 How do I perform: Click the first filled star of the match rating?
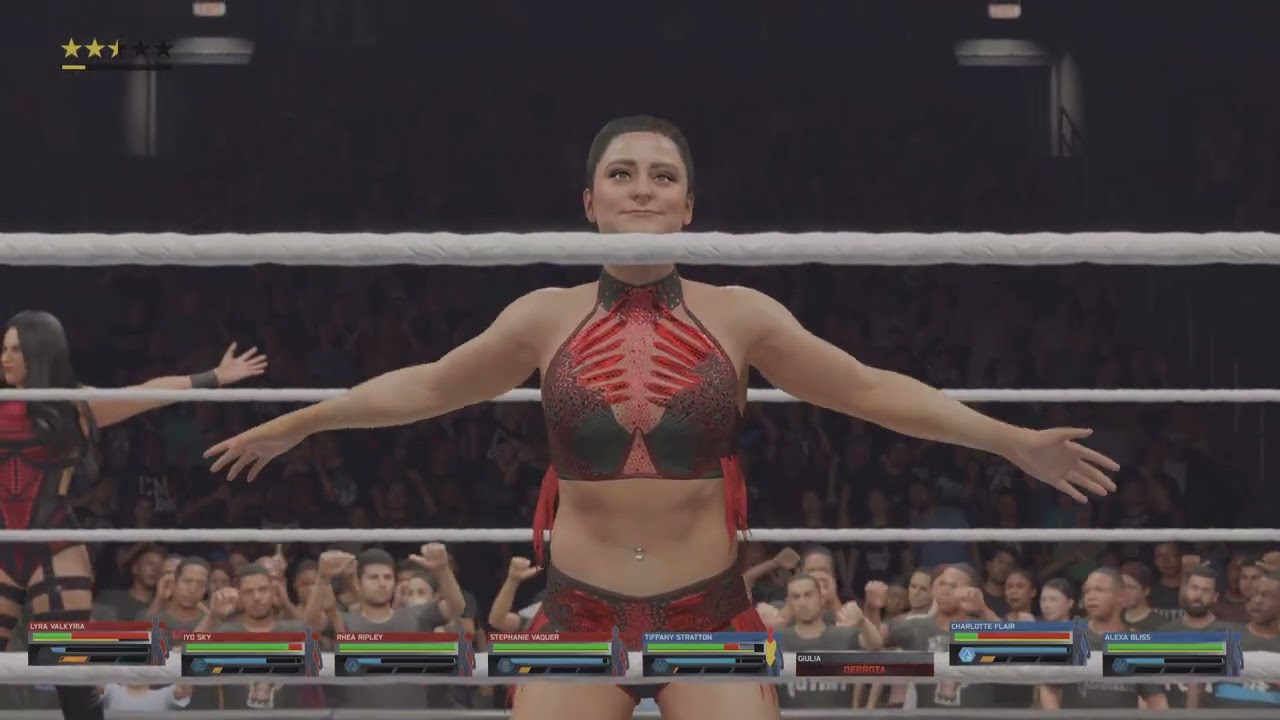coord(71,48)
